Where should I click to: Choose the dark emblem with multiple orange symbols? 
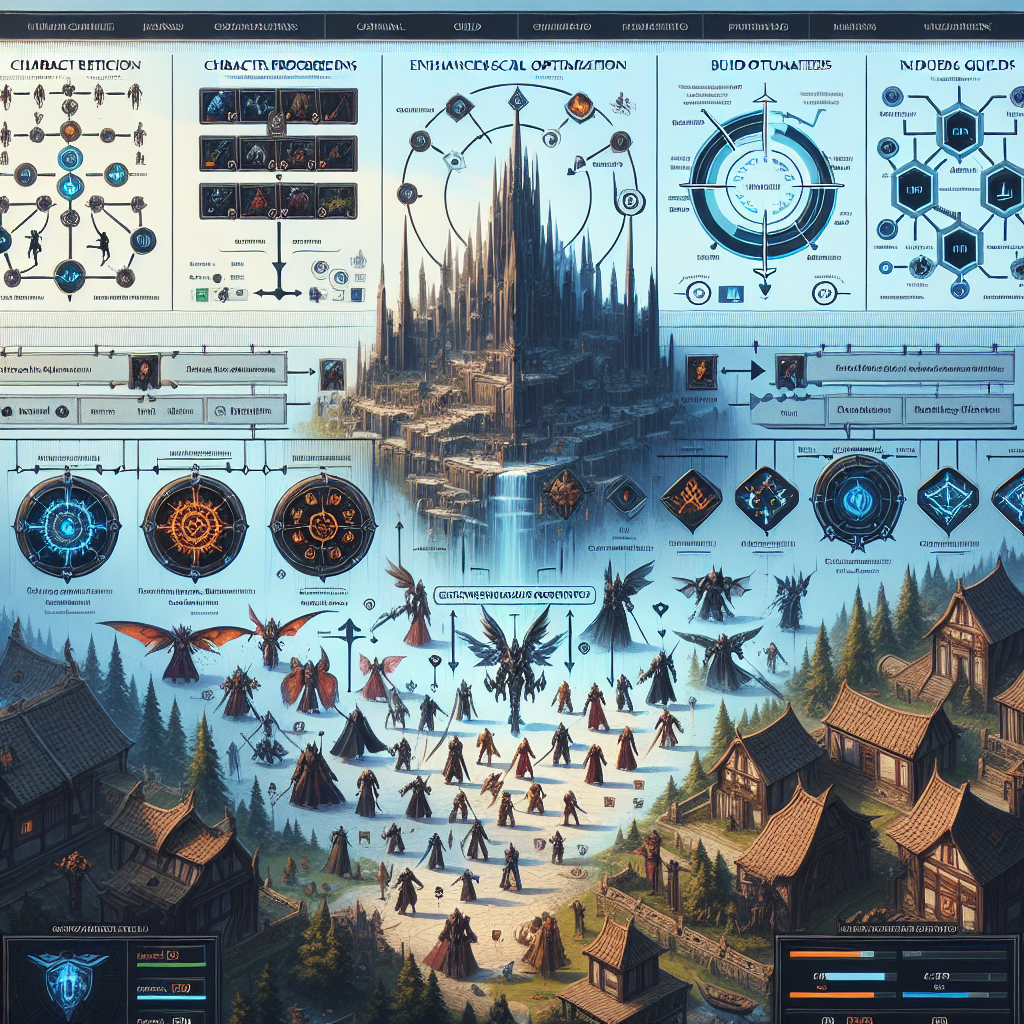322,526
